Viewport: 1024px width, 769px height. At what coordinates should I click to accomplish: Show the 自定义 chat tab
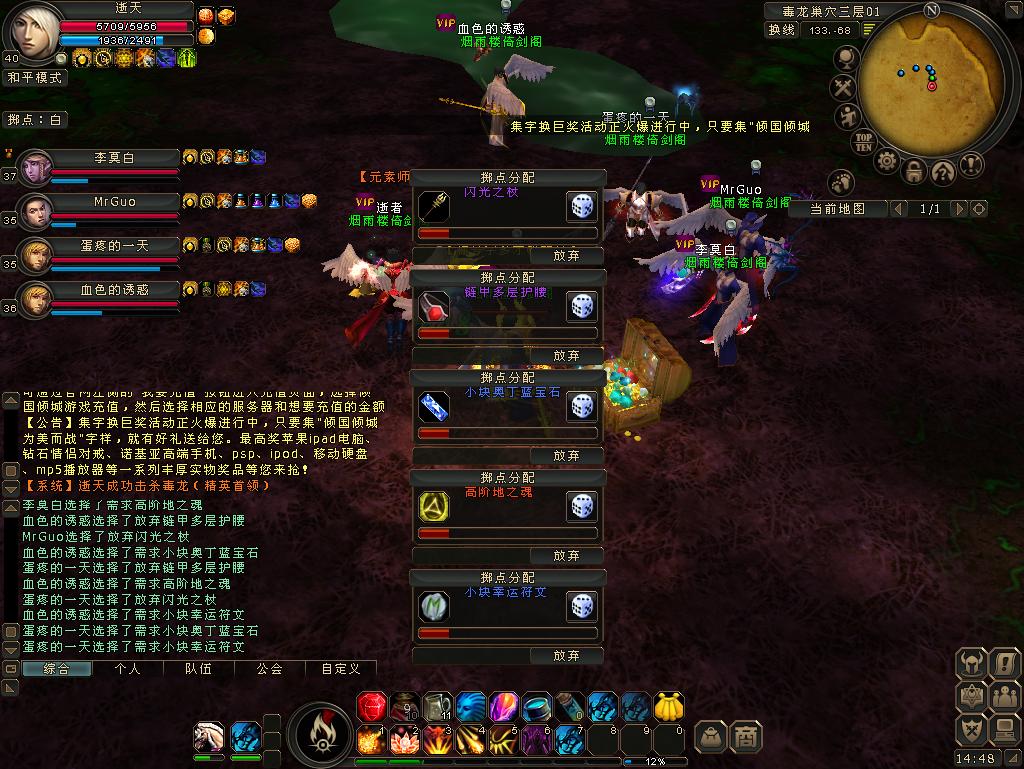pos(340,669)
